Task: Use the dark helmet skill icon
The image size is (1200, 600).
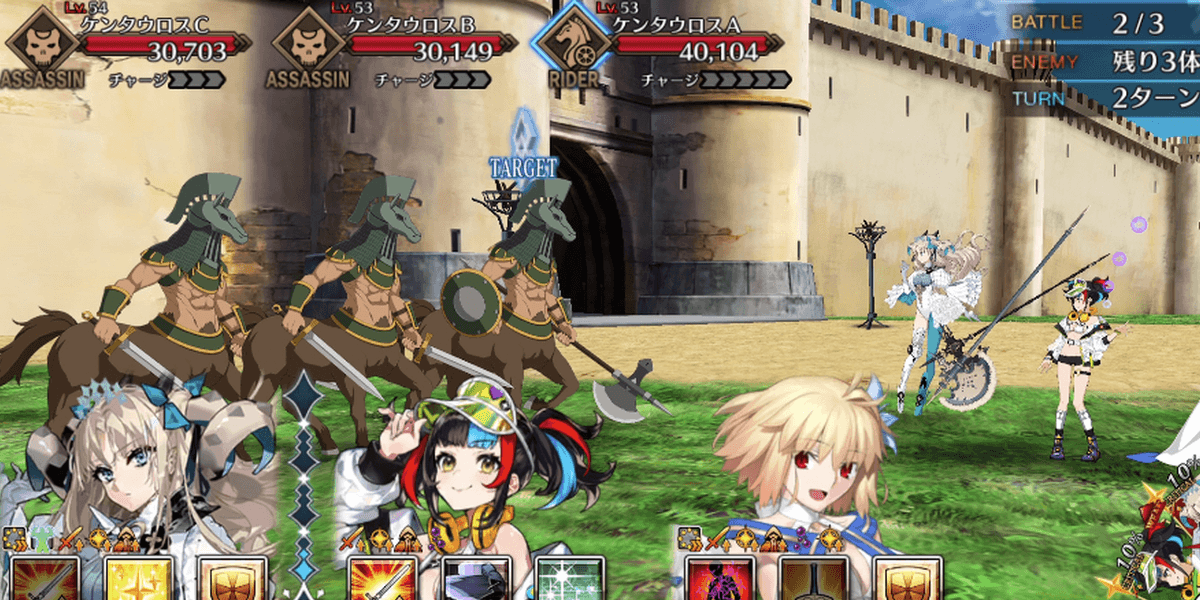Action: point(476,578)
